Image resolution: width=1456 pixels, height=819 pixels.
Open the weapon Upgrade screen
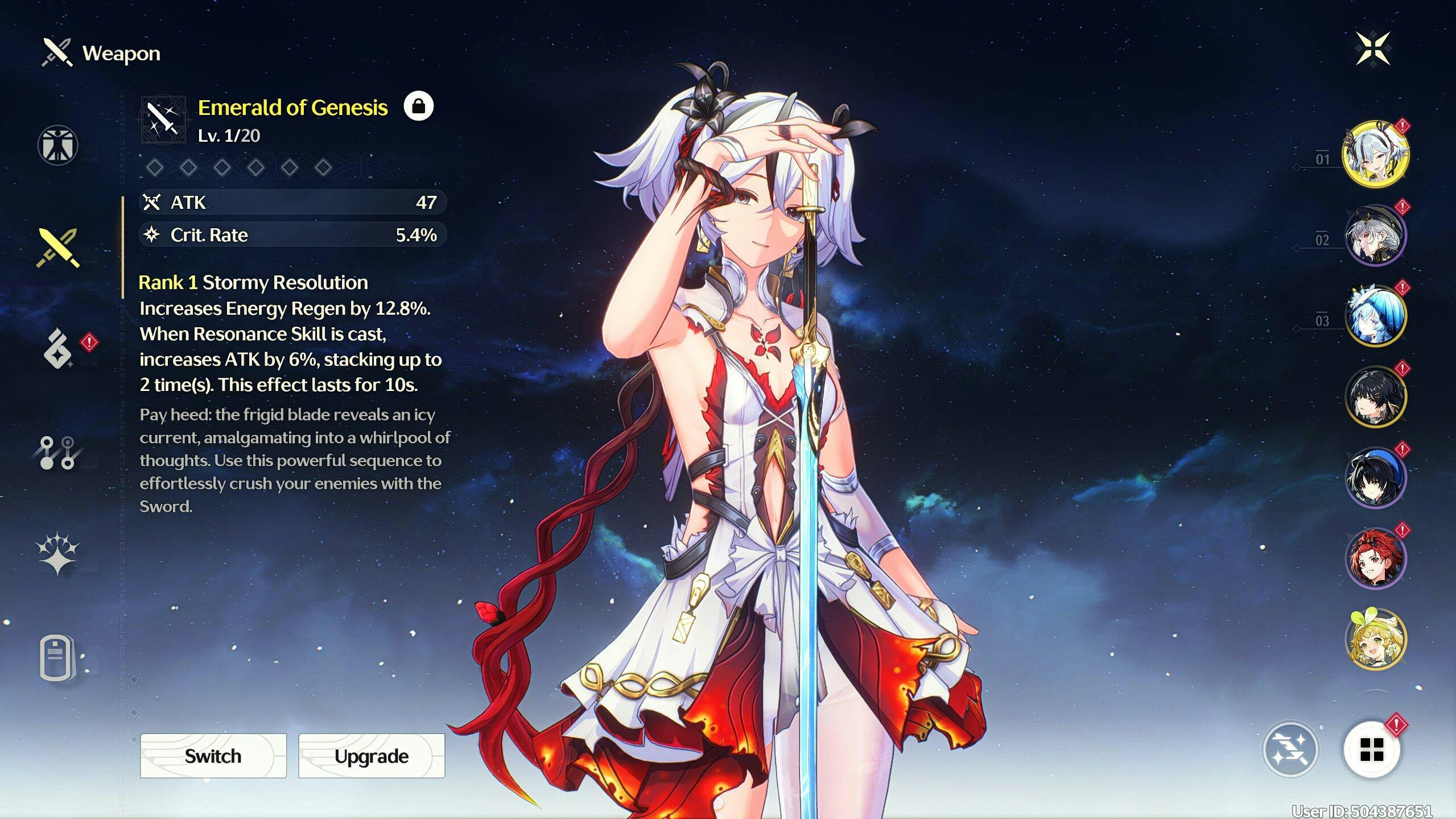pyautogui.click(x=371, y=756)
